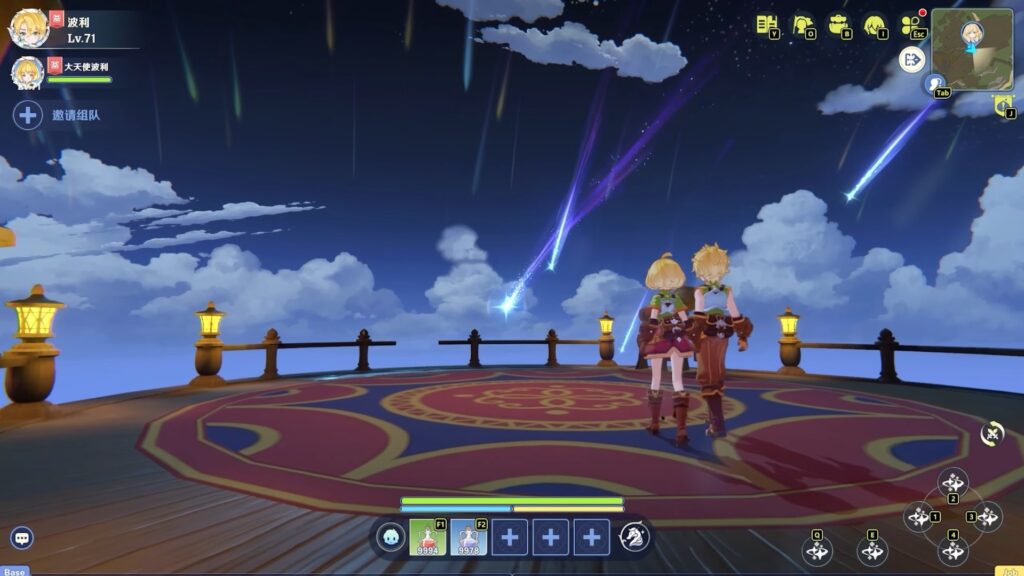Open the minimap

click(x=971, y=49)
